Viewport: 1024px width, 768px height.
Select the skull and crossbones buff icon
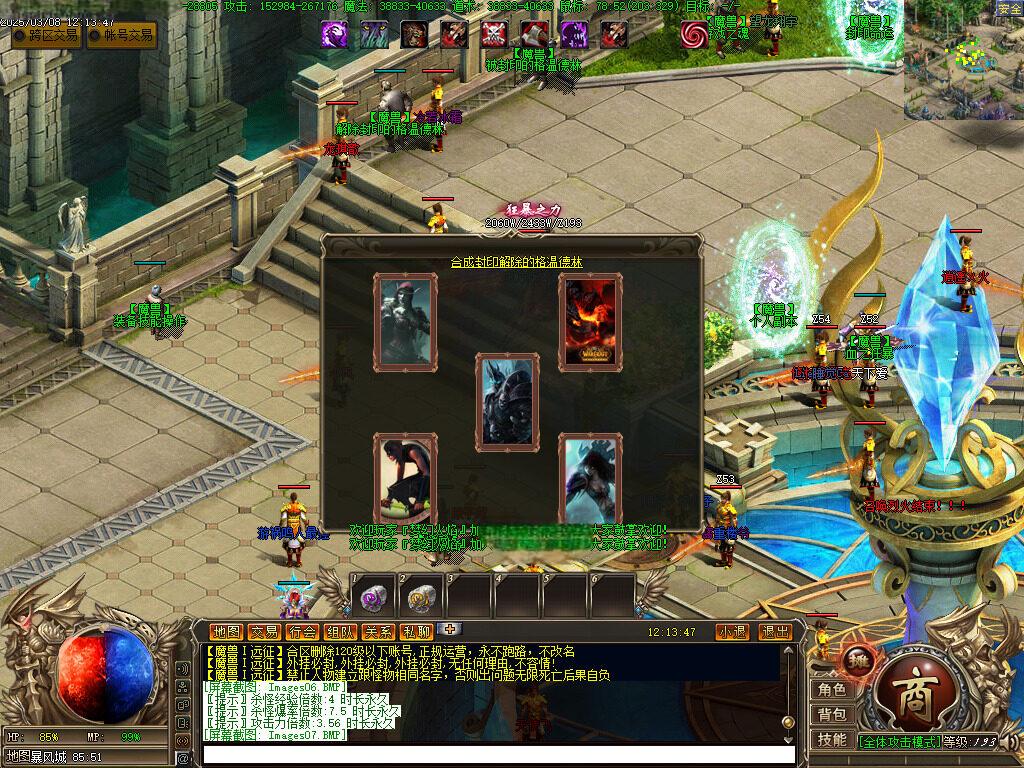tap(493, 34)
